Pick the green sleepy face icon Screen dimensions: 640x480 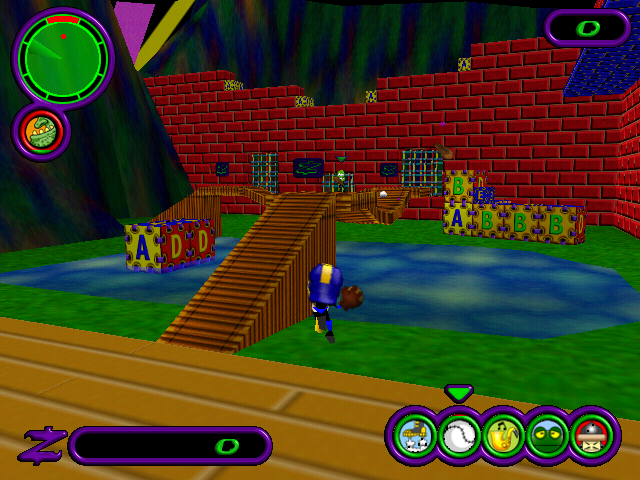[548, 437]
